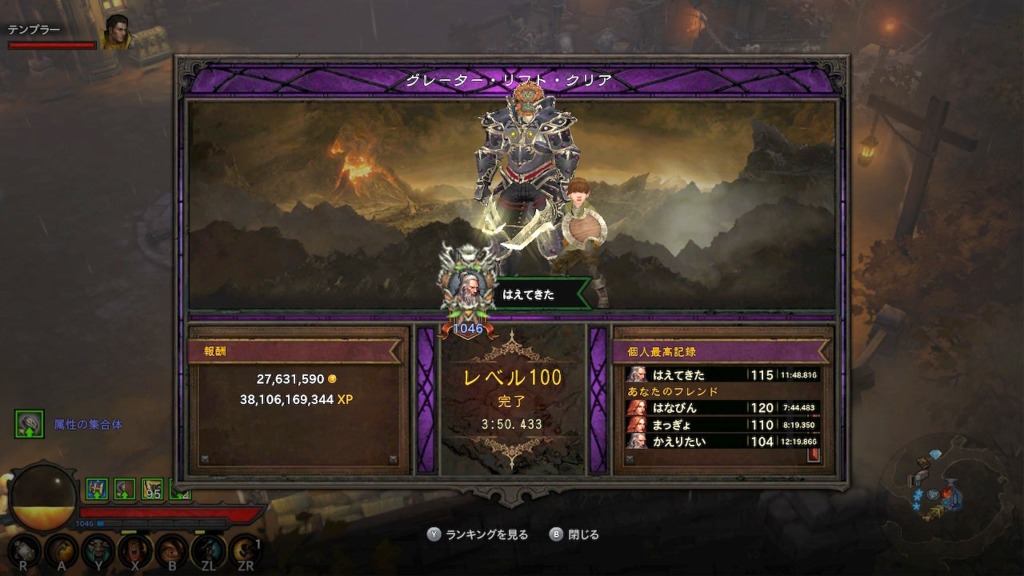Click the buff icon showing 95
The width and height of the screenshot is (1024, 576).
(x=153, y=489)
